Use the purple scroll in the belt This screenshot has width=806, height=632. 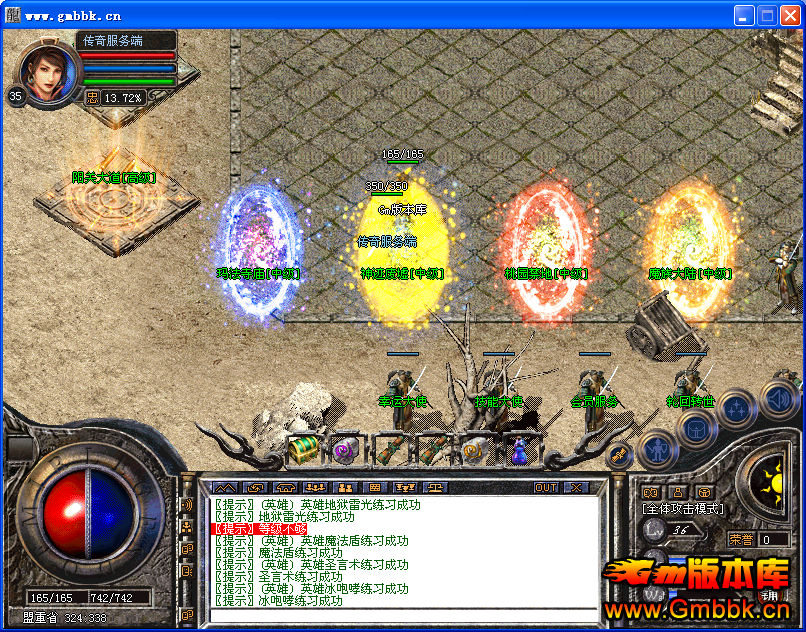tap(345, 450)
